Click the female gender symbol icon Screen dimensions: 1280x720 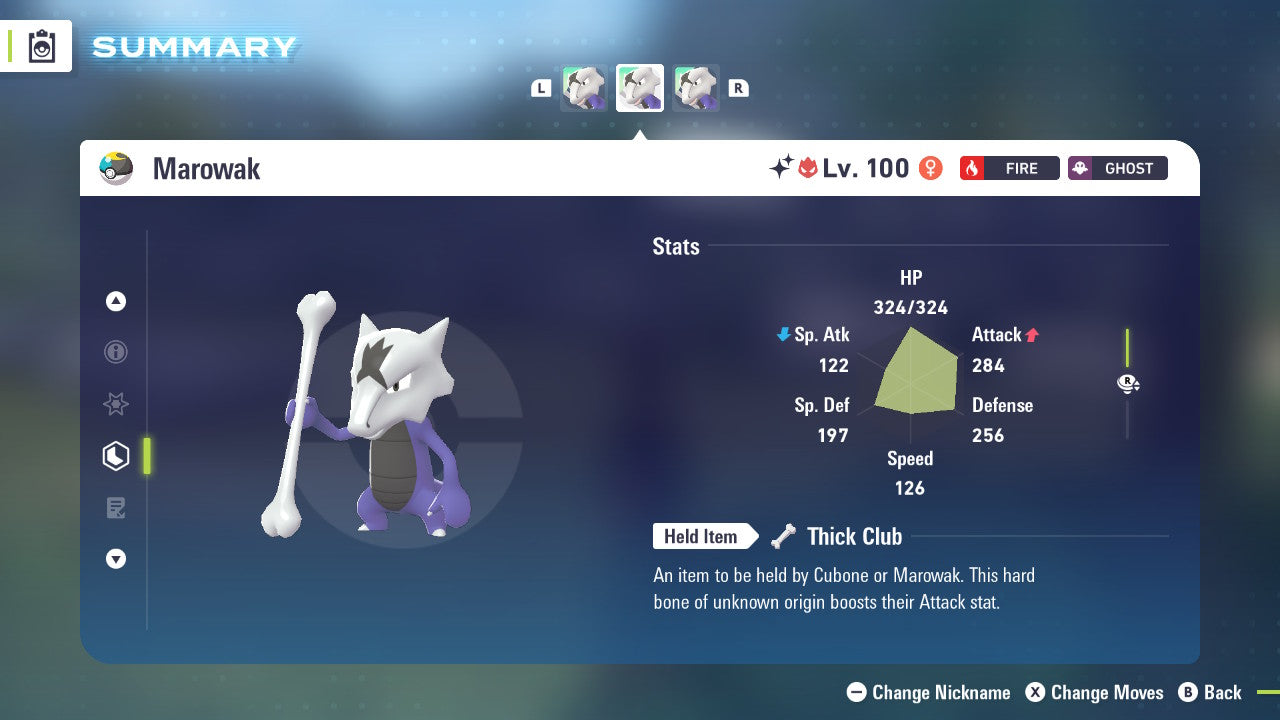929,168
